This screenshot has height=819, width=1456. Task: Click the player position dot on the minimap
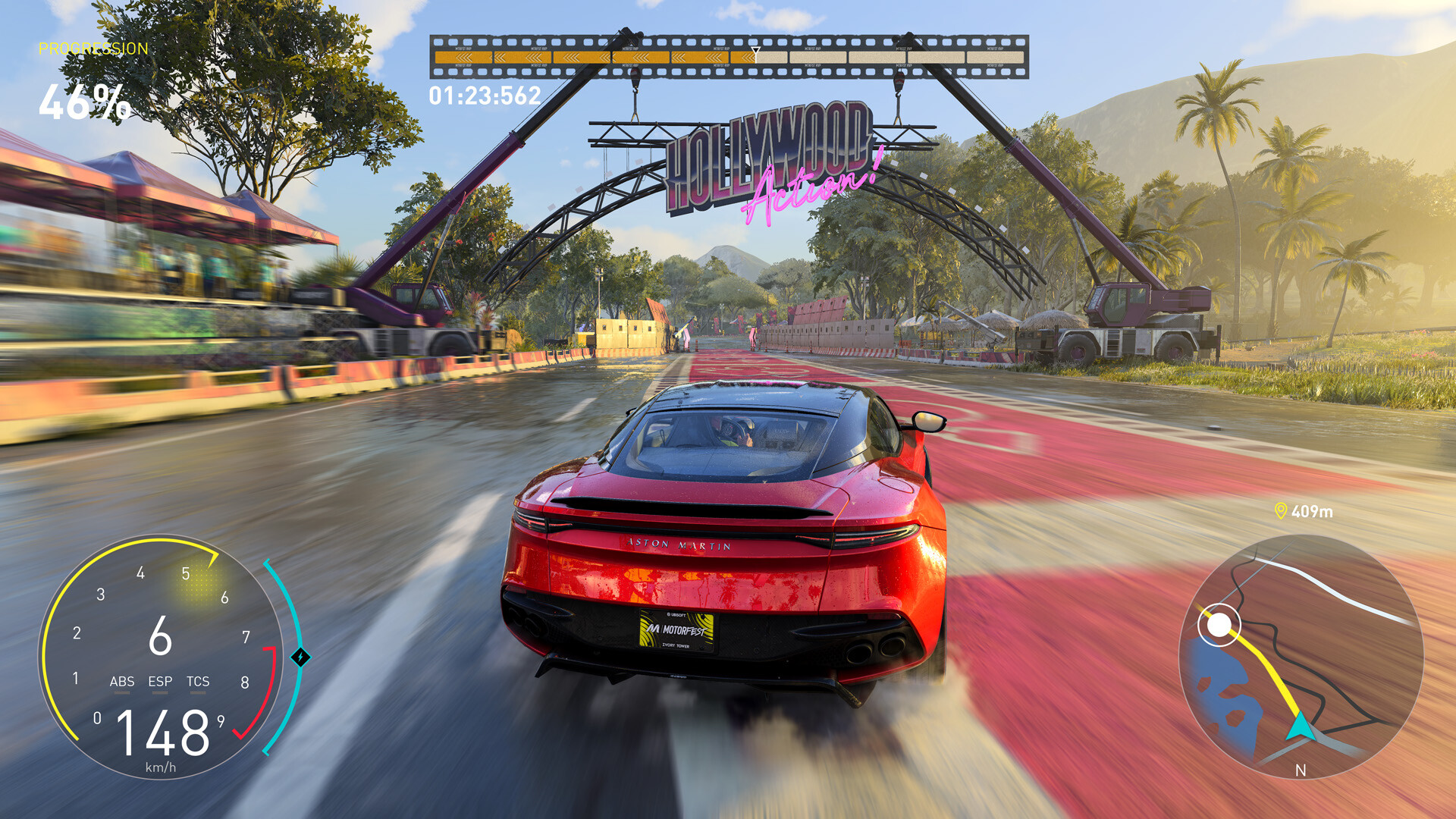1221,626
